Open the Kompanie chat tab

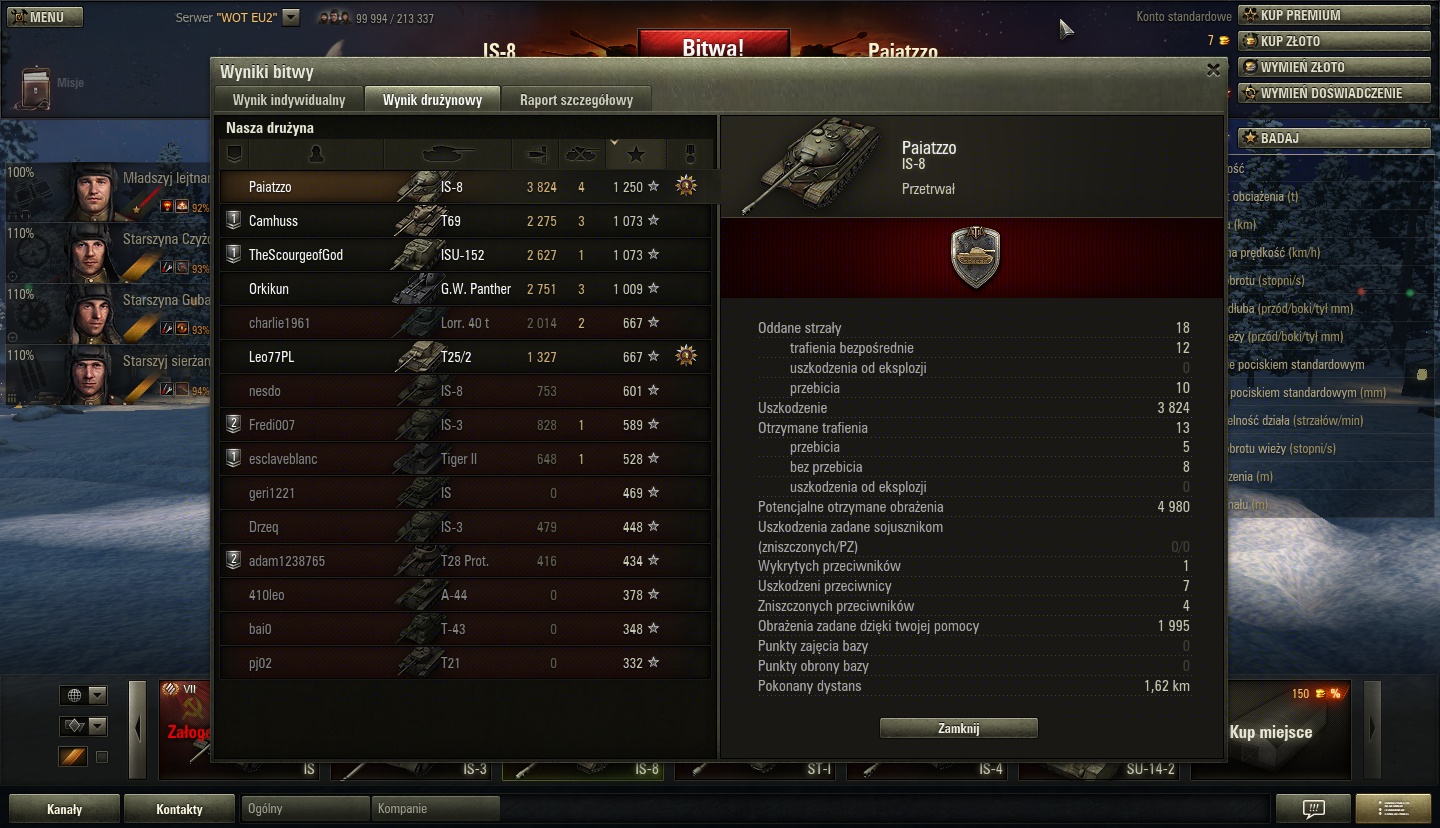[x=435, y=809]
